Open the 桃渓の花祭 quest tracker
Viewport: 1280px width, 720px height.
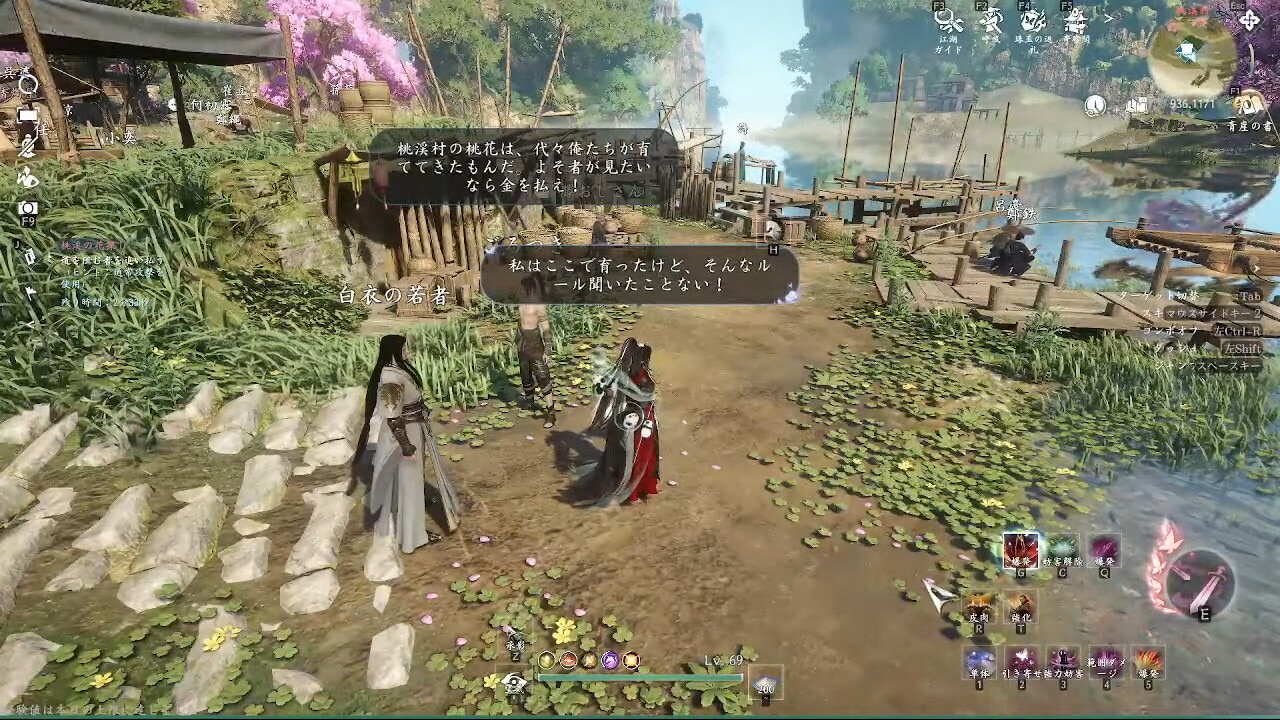click(x=90, y=245)
